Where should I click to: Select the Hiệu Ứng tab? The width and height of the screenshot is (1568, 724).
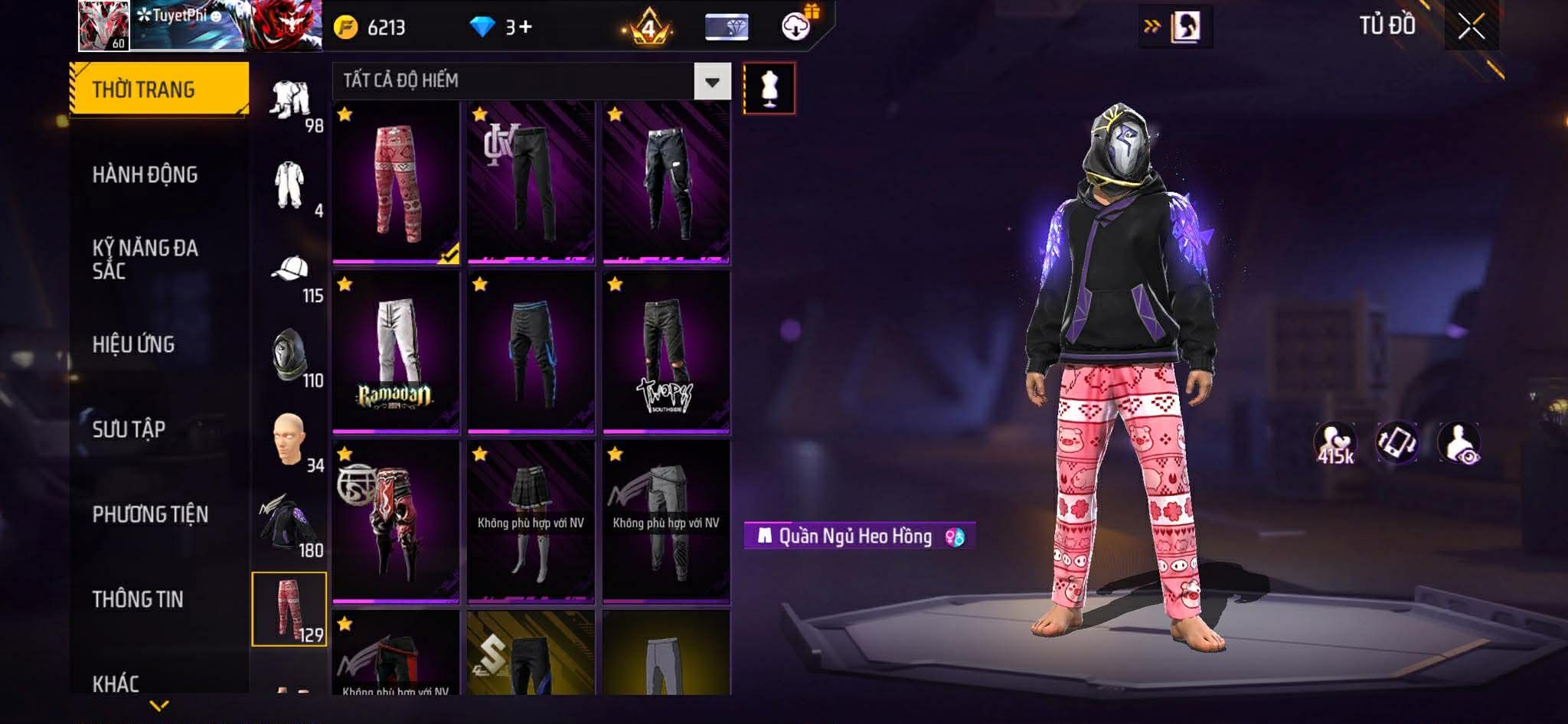(133, 344)
